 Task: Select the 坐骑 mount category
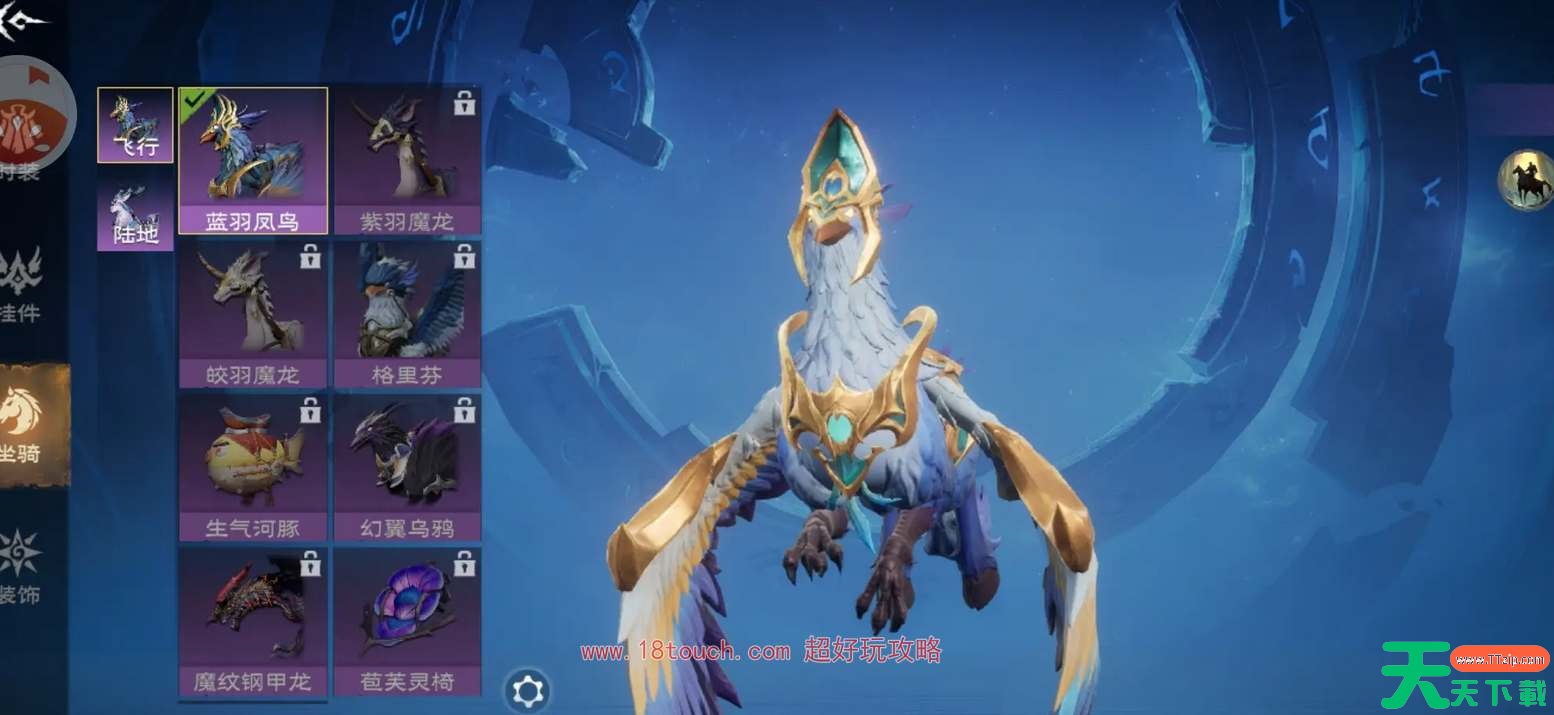click(x=24, y=425)
